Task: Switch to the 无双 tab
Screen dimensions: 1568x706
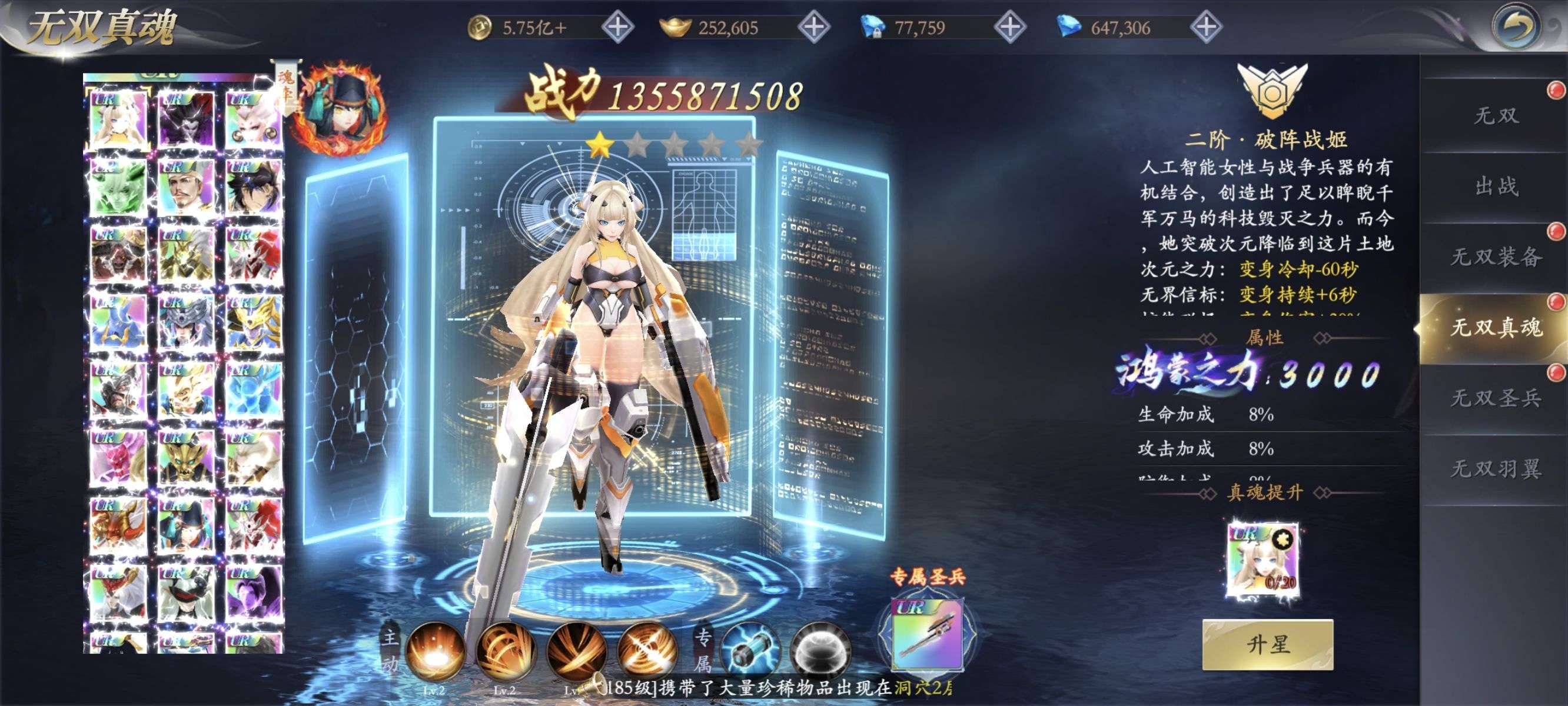Action: (x=1496, y=116)
